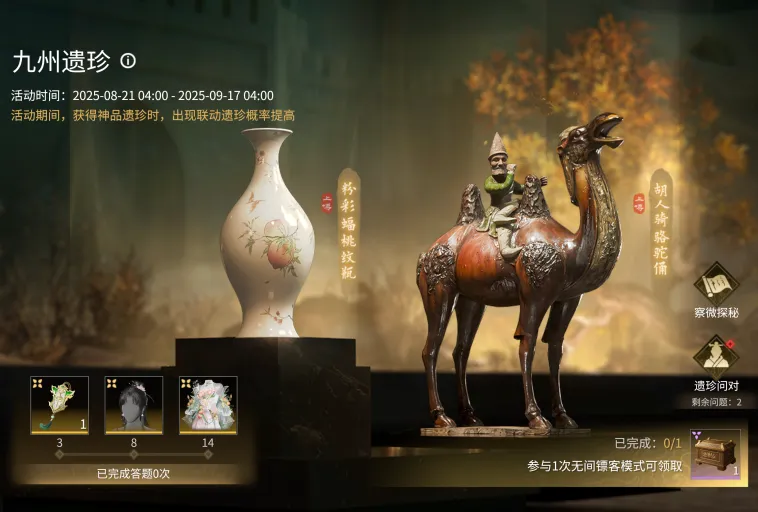View the 粉彩蟠桃纹瓶 relic label
758x512 pixels.
tap(349, 227)
